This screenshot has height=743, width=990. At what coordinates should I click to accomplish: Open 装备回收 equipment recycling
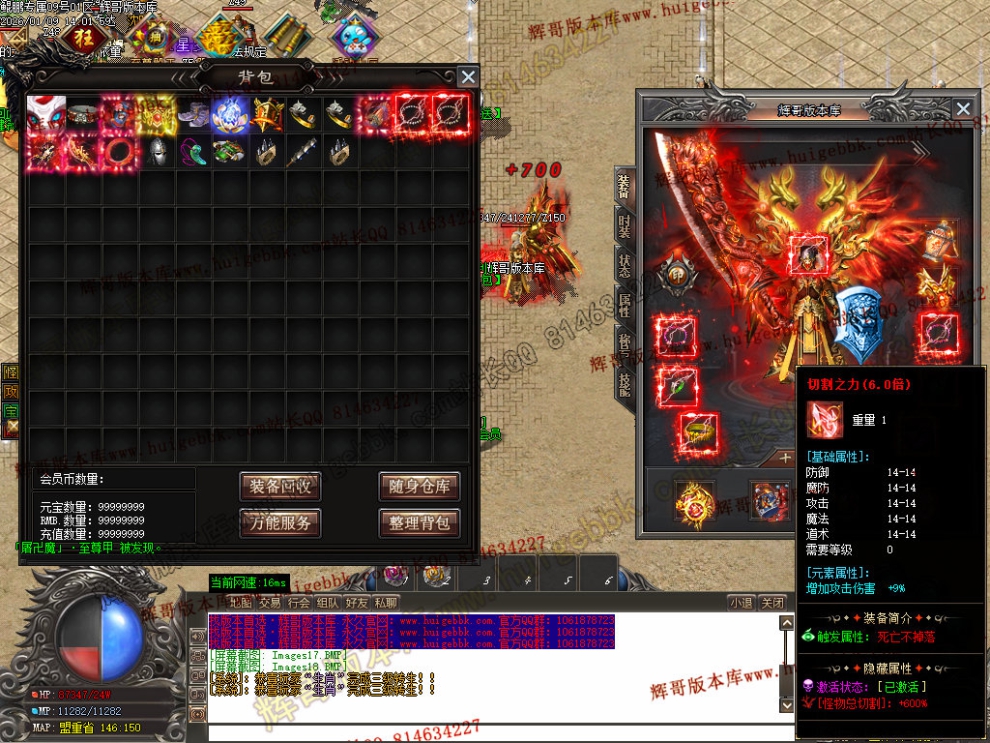[x=280, y=487]
